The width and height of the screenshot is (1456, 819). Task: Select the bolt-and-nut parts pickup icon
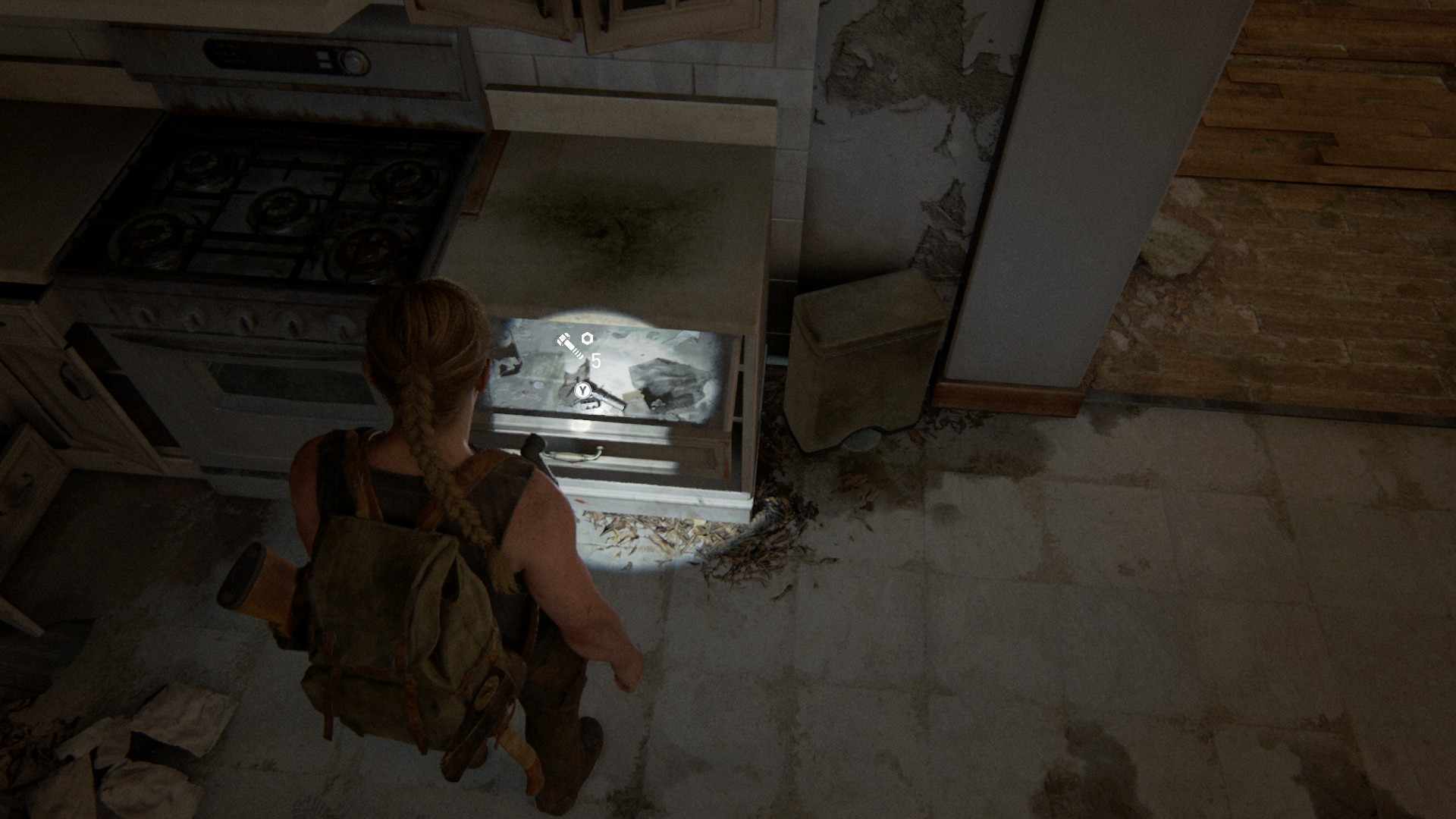click(574, 345)
